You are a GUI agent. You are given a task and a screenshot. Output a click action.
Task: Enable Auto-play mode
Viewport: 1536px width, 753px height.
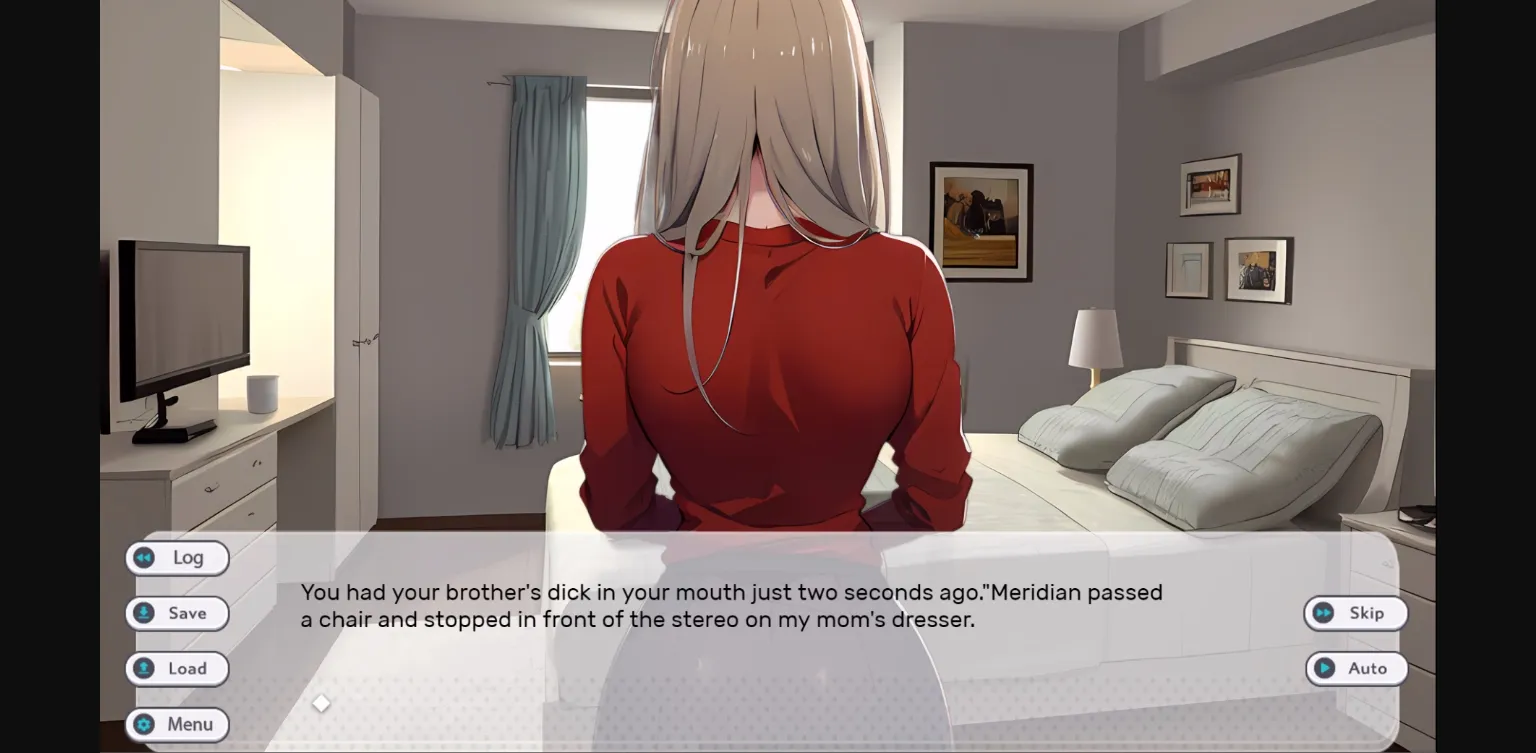click(1357, 668)
